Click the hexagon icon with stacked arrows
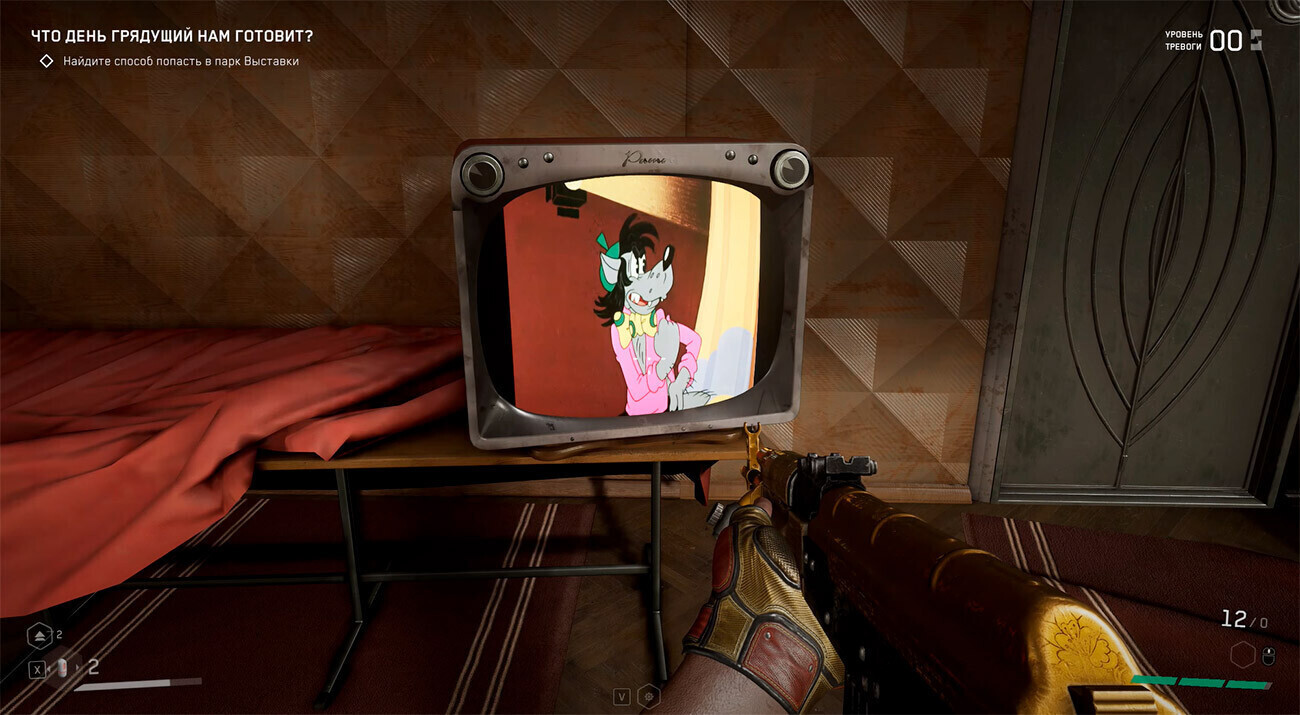Viewport: 1300px width, 715px height. coord(40,635)
